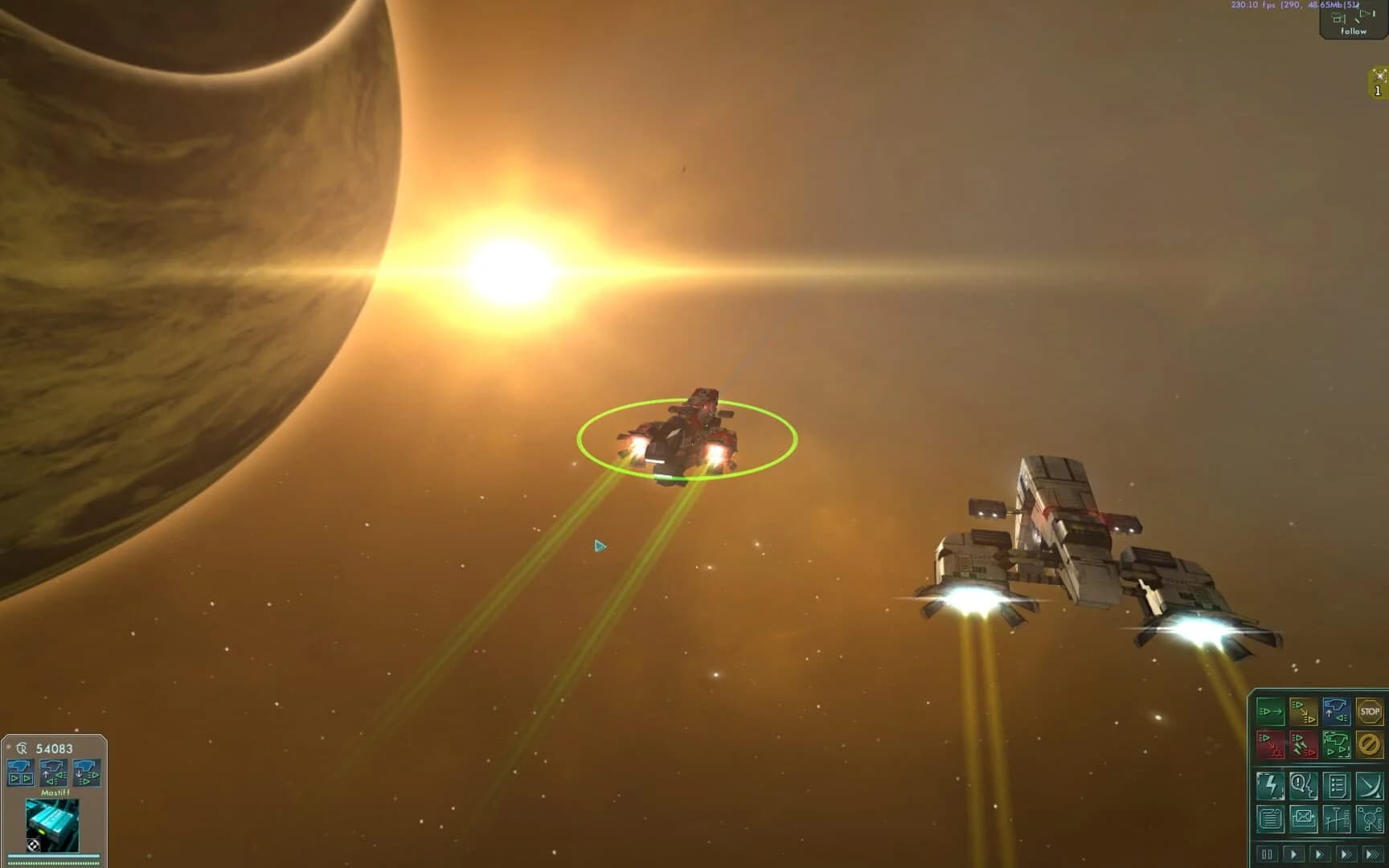The width and height of the screenshot is (1389, 868).
Task: Click the lightning energy panel icon
Action: coord(1271,785)
